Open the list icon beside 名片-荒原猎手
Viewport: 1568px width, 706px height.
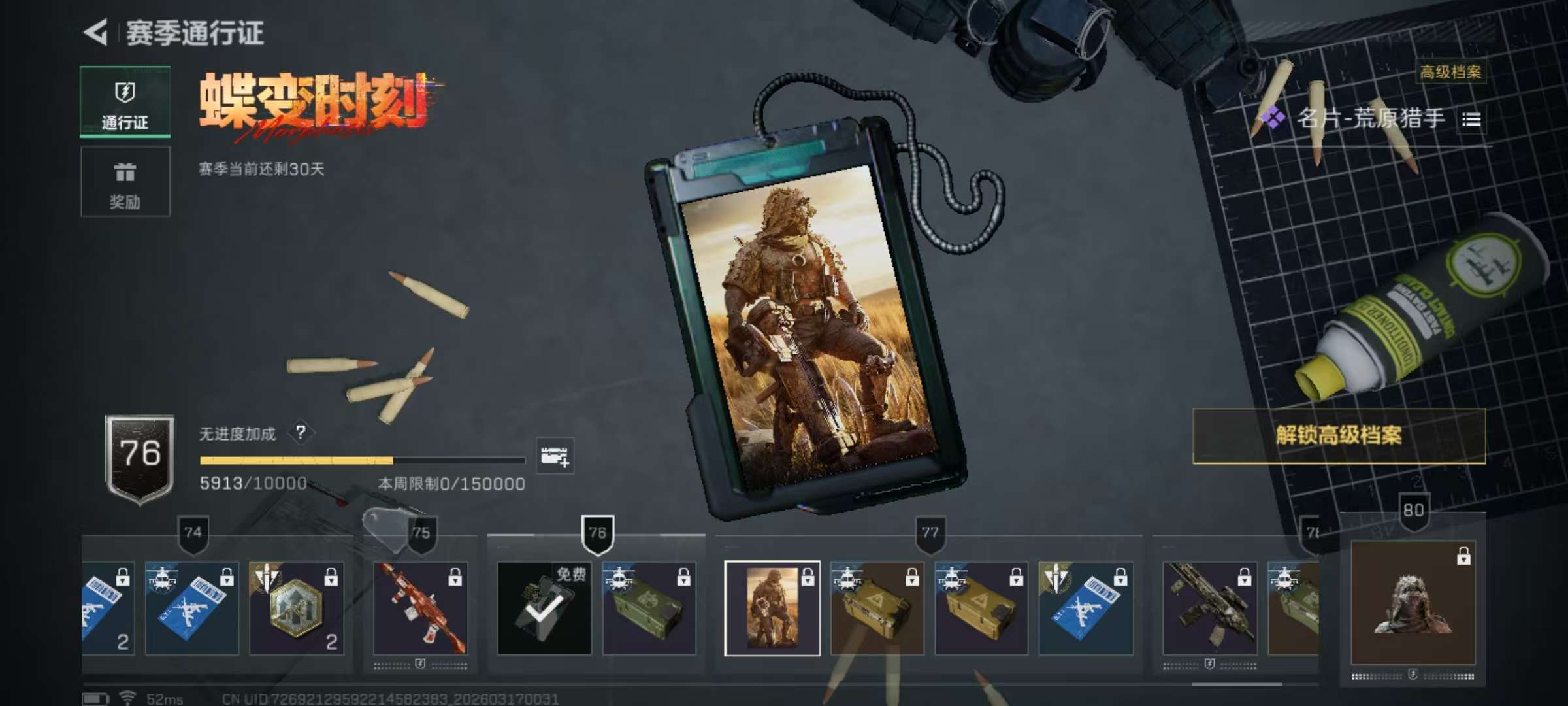click(x=1471, y=120)
